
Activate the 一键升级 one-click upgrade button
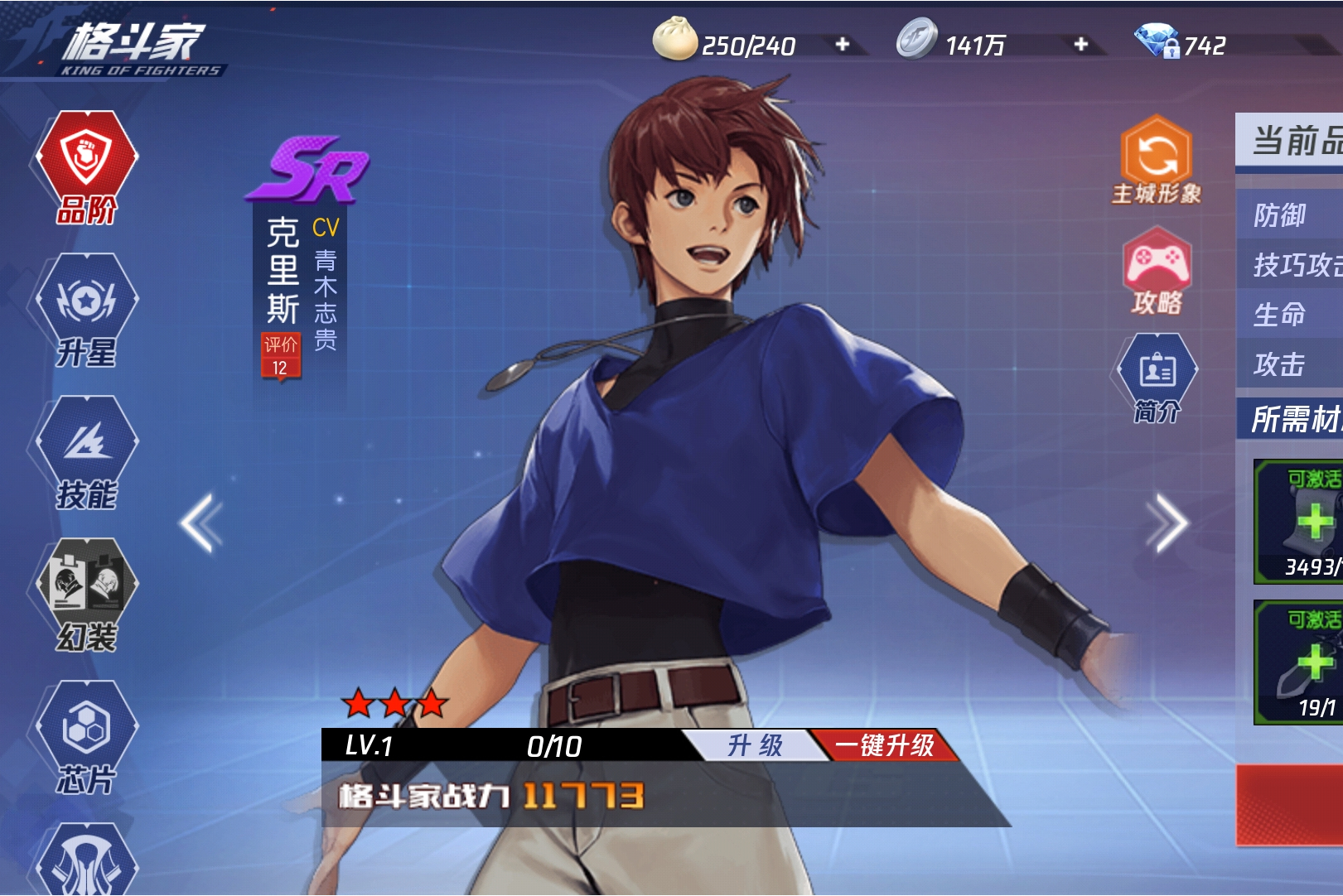884,745
